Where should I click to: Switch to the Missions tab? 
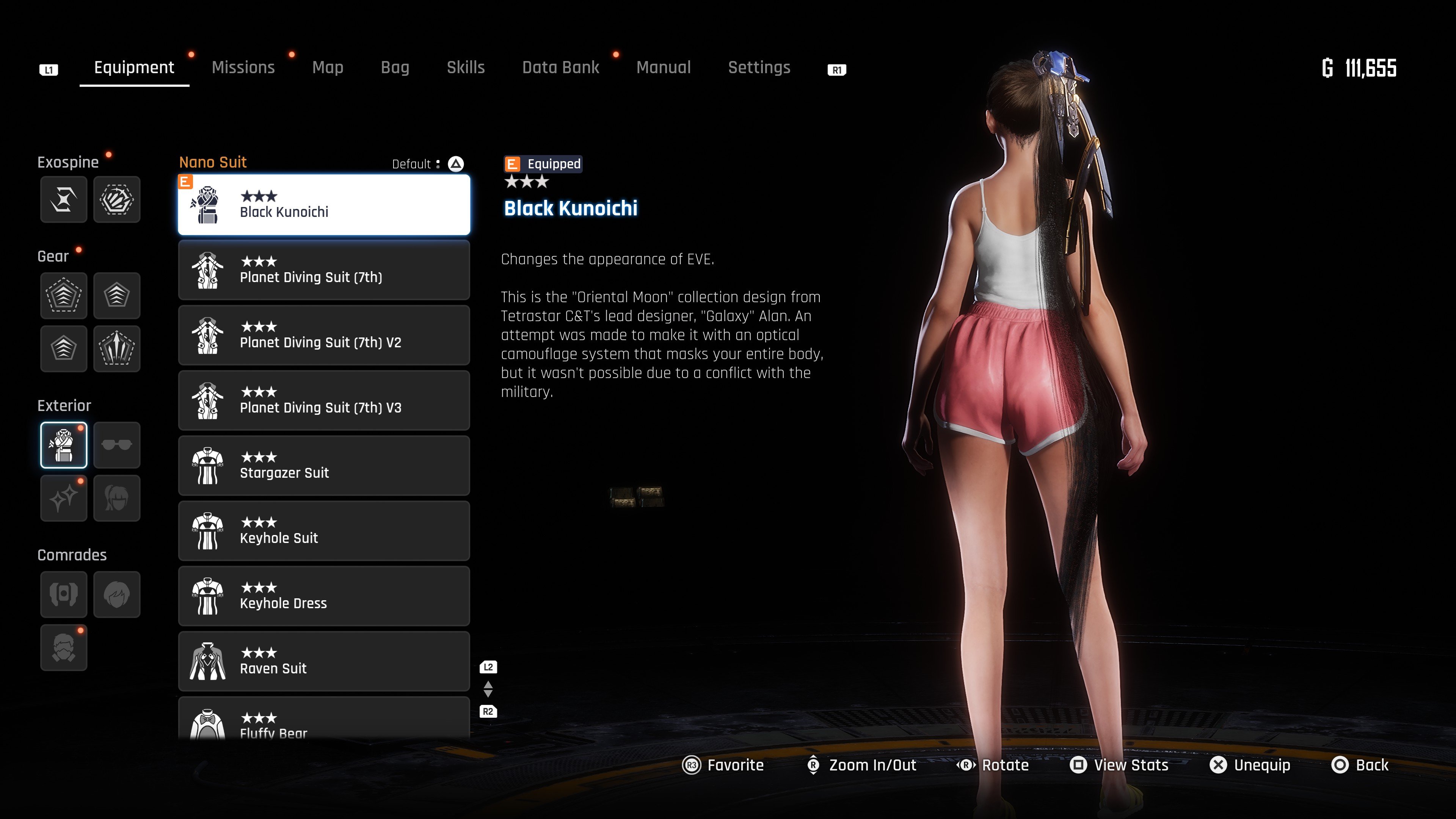pos(243,67)
